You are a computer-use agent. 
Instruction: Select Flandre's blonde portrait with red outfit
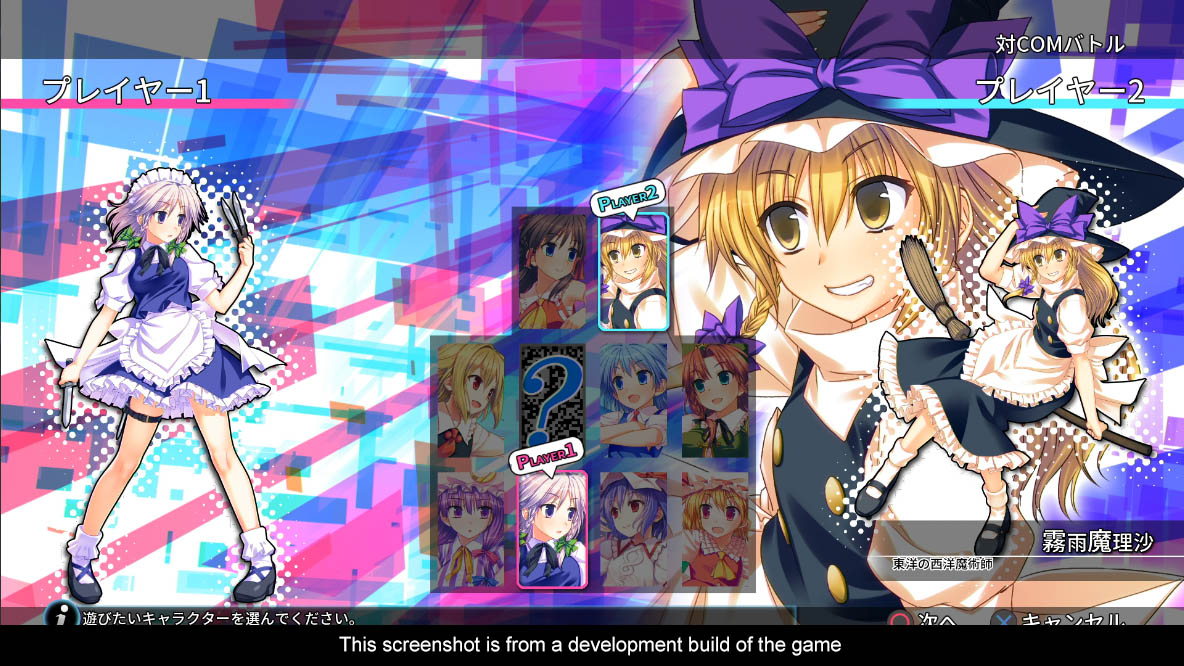pos(715,530)
